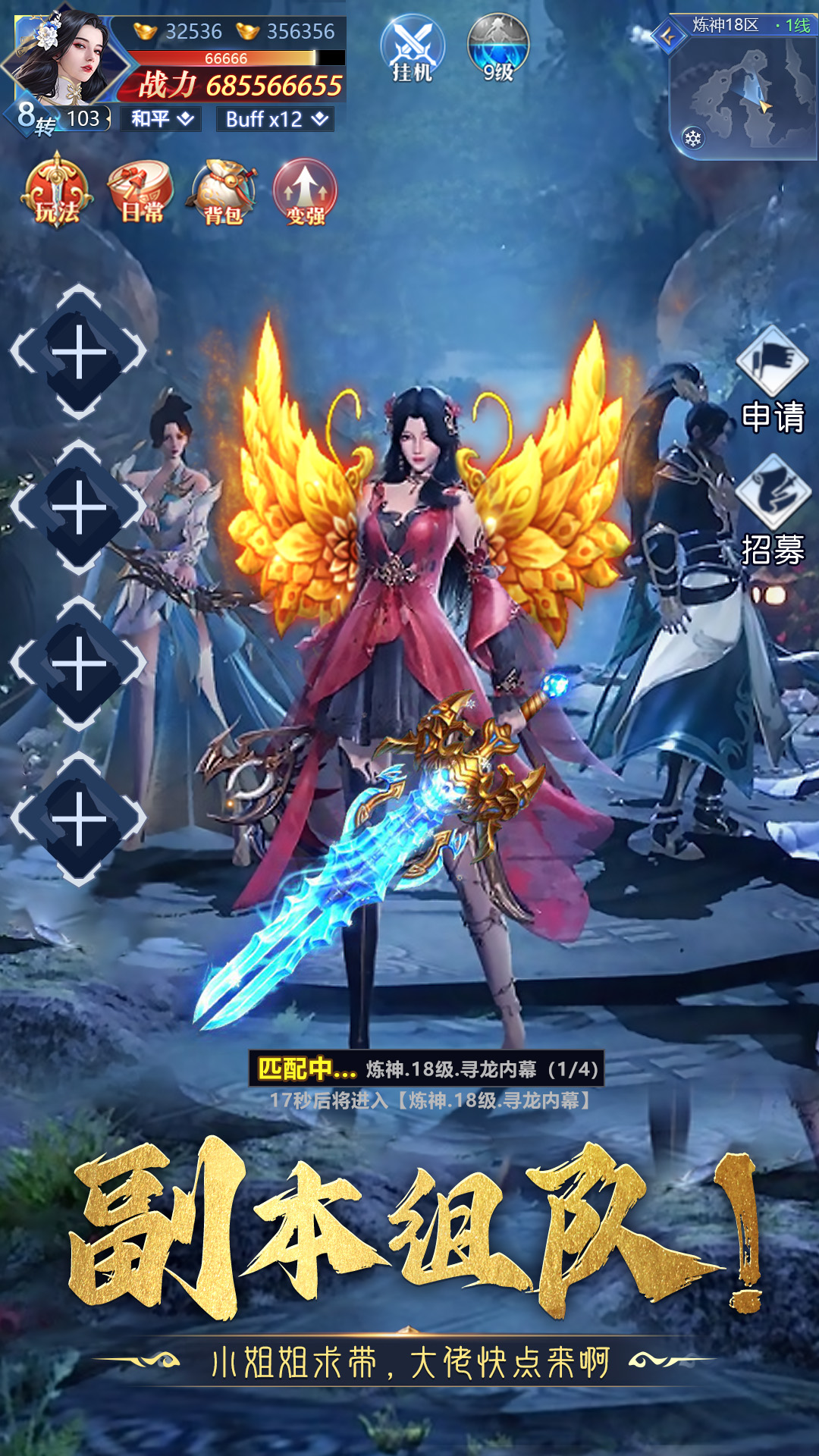Click the 匹配中 matching status bar

coord(427,1068)
